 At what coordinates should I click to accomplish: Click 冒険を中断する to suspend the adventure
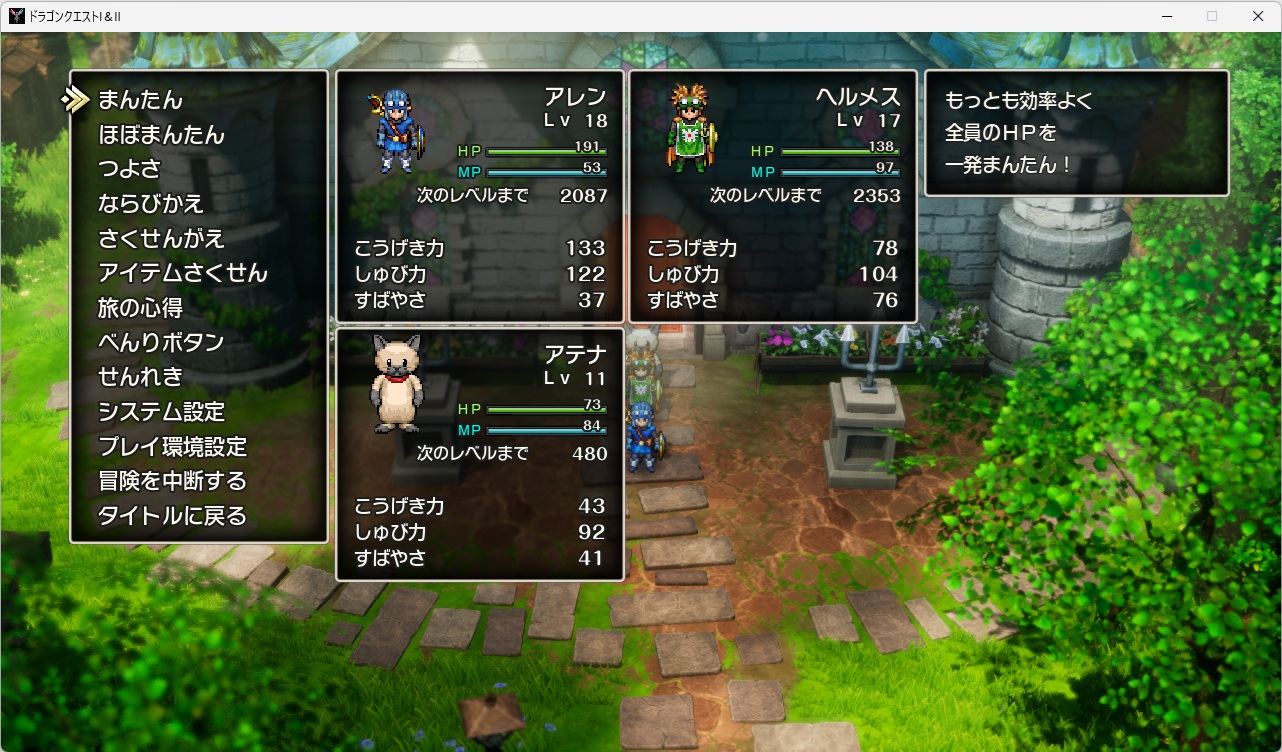(172, 482)
